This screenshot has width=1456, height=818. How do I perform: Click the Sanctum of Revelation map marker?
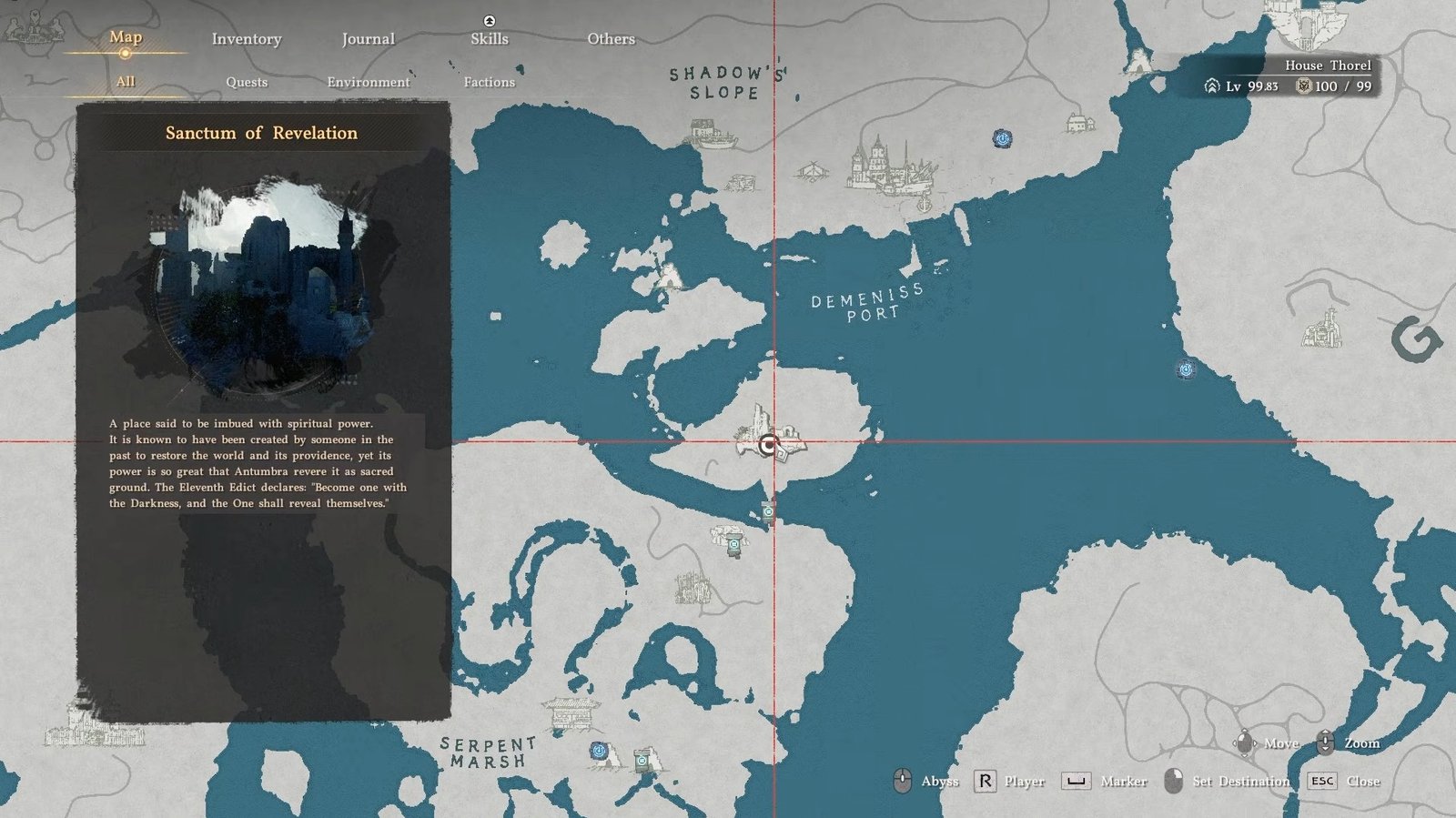coord(770,445)
